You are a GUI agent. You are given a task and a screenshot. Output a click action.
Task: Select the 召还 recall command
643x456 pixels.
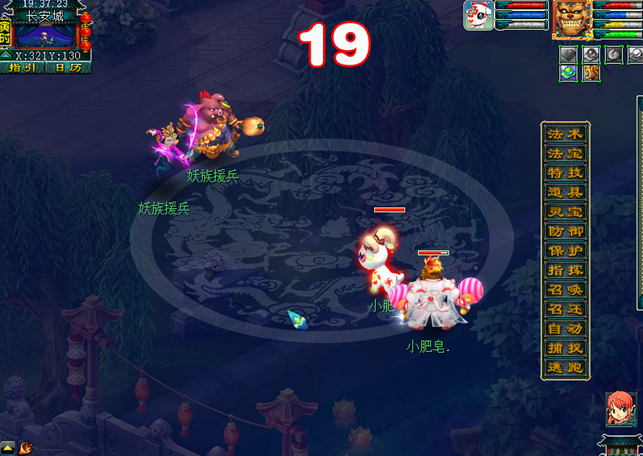[x=565, y=310]
